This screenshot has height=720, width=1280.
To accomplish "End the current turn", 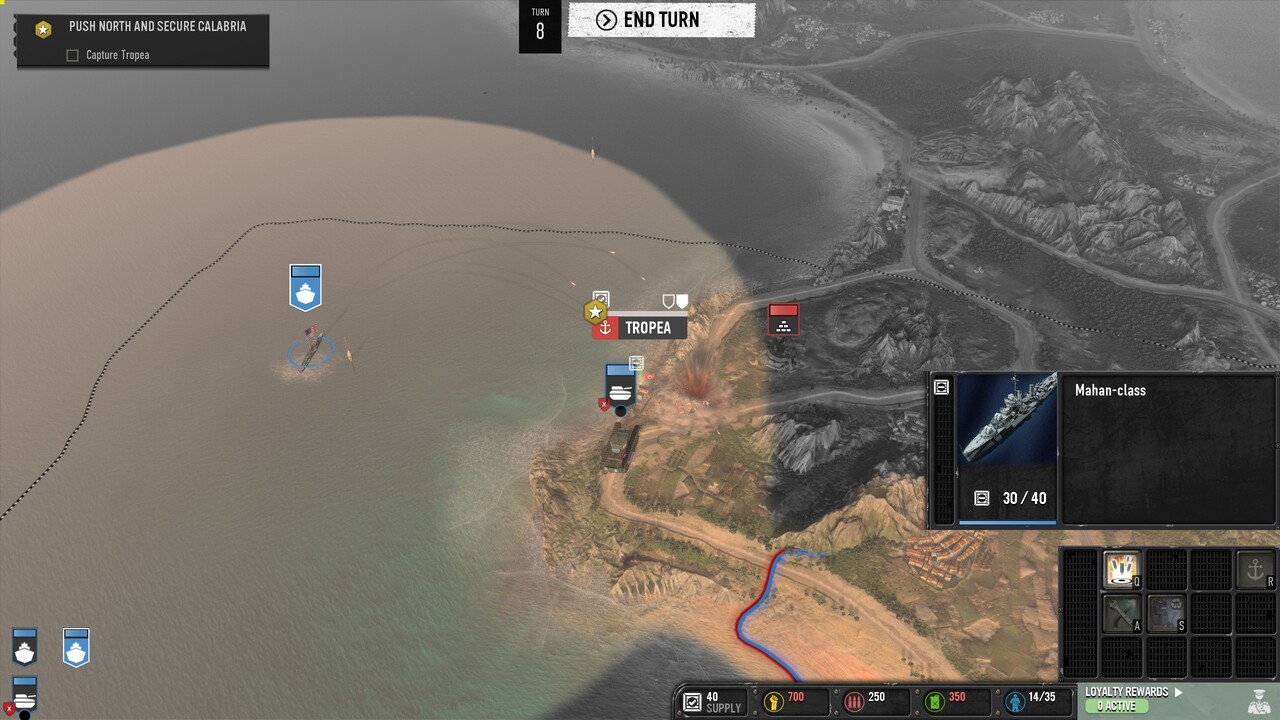I will click(661, 20).
